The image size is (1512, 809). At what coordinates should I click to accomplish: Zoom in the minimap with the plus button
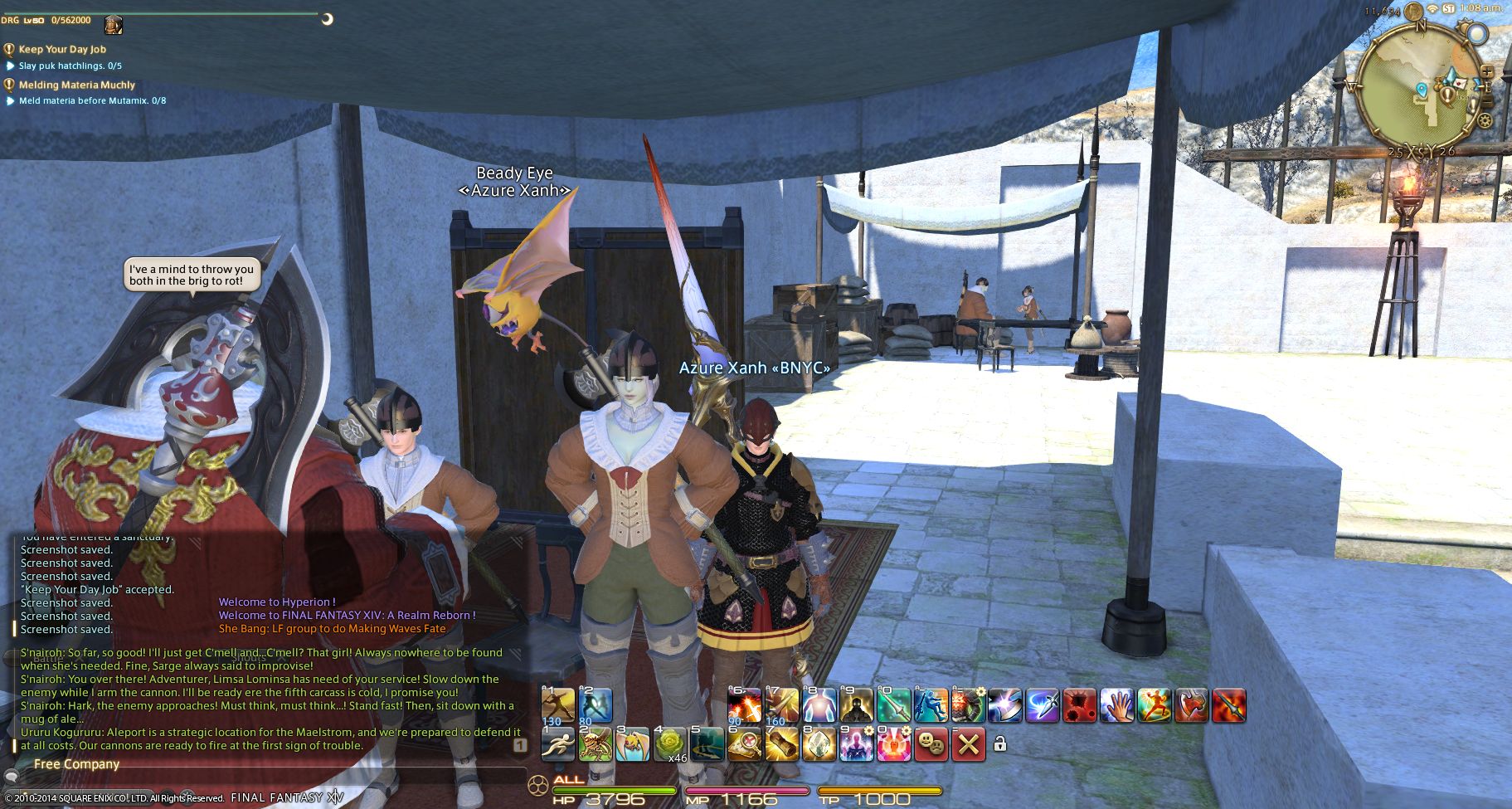(1486, 71)
